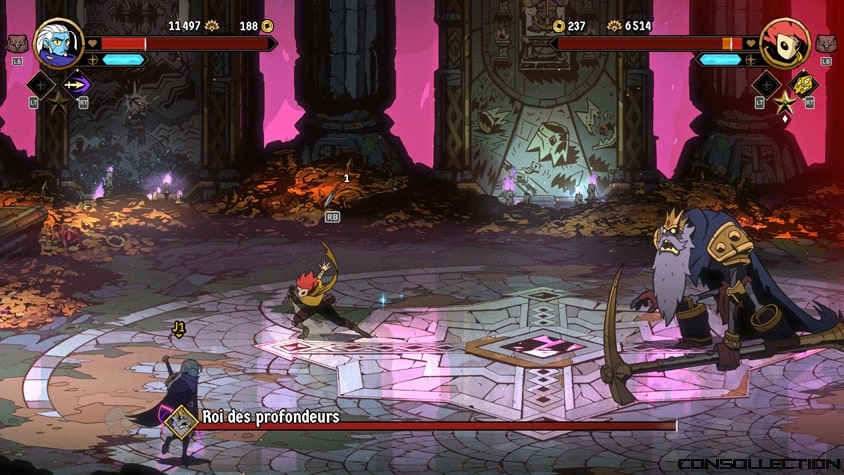Click player two's dark empty ability diamond
This screenshot has width=844, height=475.
pos(767,84)
